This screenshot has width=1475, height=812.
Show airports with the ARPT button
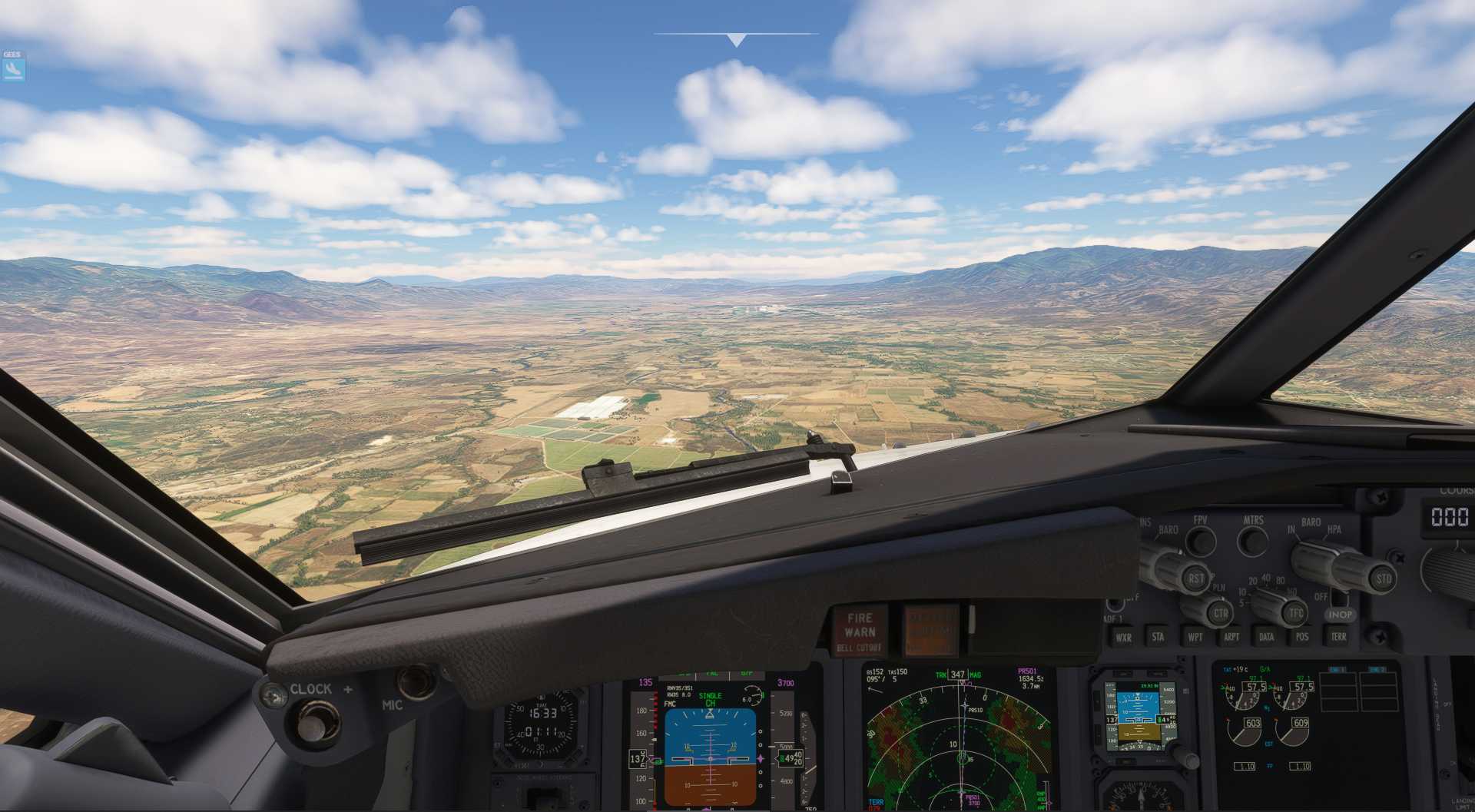(x=1231, y=637)
